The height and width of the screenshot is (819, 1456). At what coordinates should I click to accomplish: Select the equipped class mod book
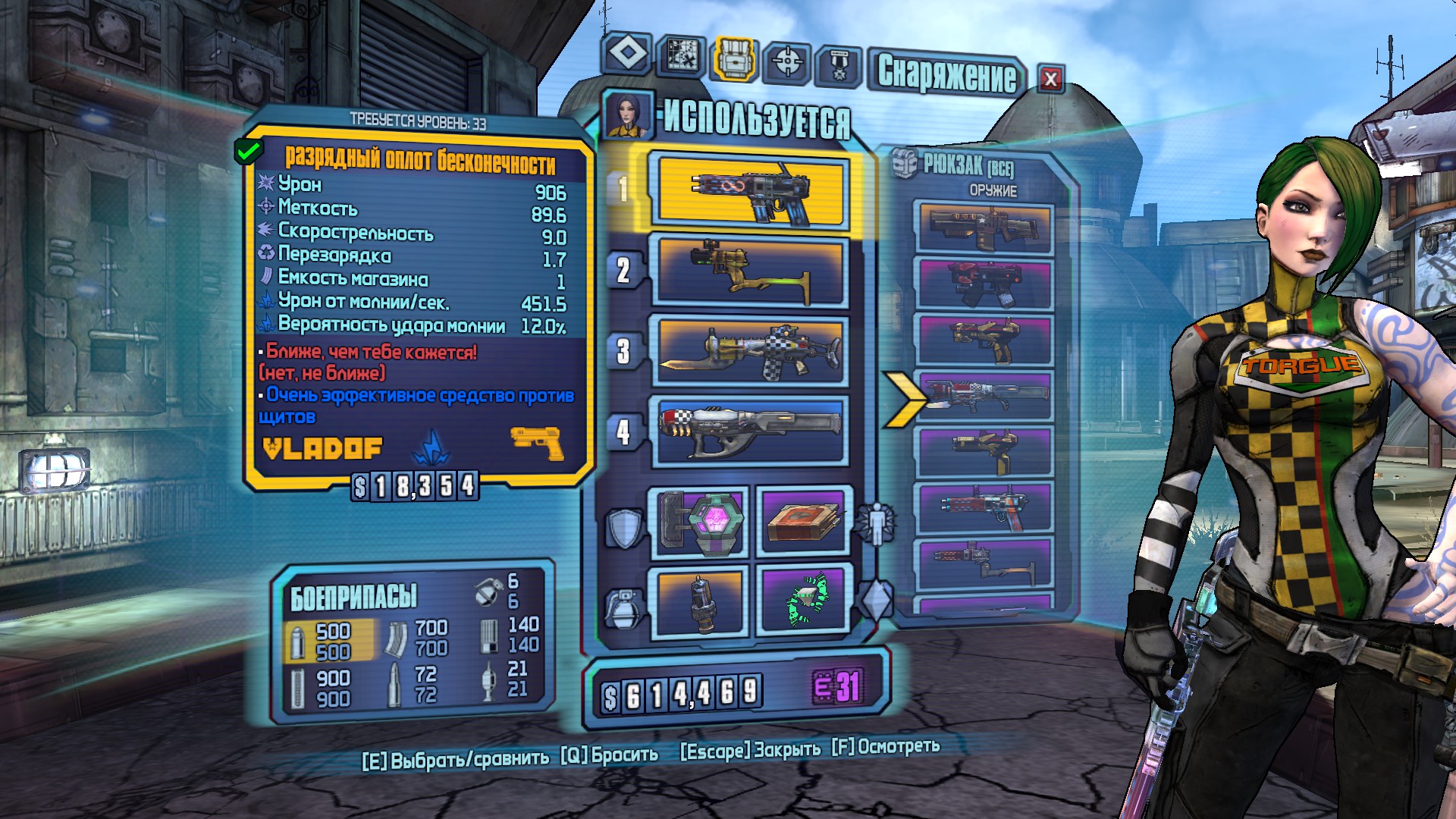(804, 522)
